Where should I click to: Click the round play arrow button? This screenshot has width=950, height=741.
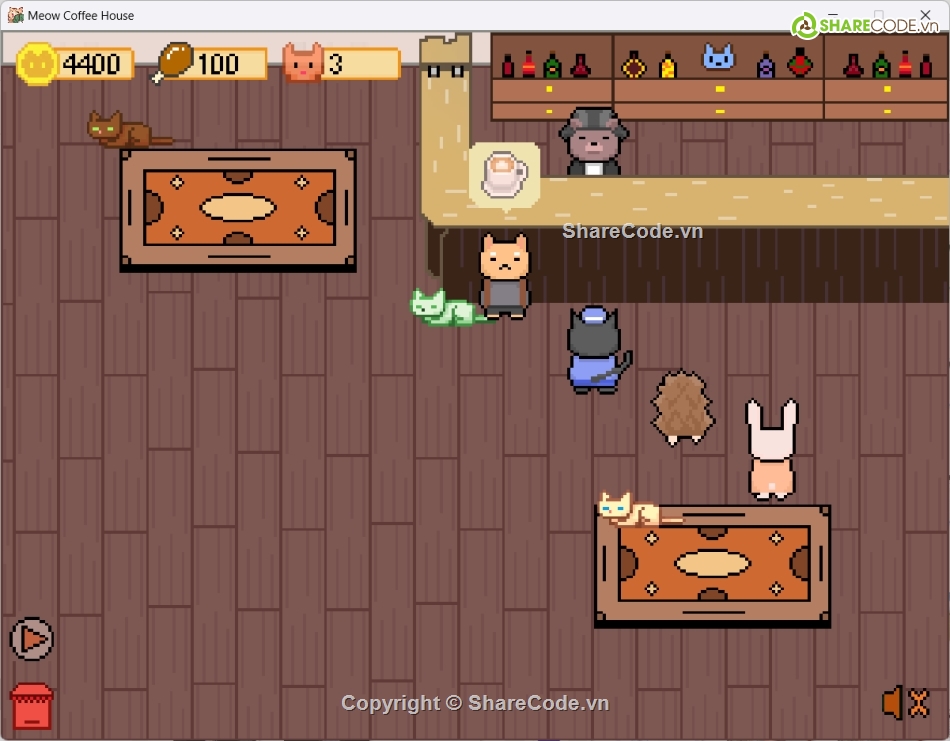32,638
